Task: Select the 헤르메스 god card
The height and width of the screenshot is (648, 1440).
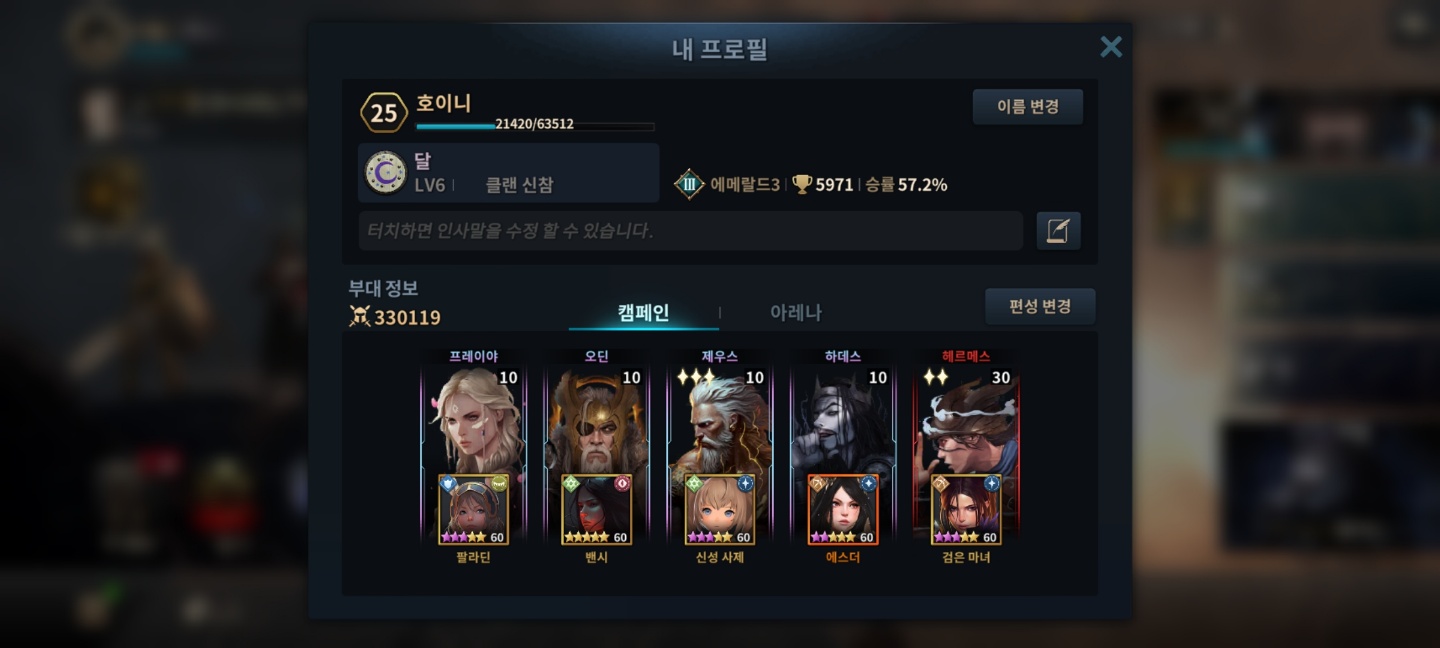Action: click(966, 420)
